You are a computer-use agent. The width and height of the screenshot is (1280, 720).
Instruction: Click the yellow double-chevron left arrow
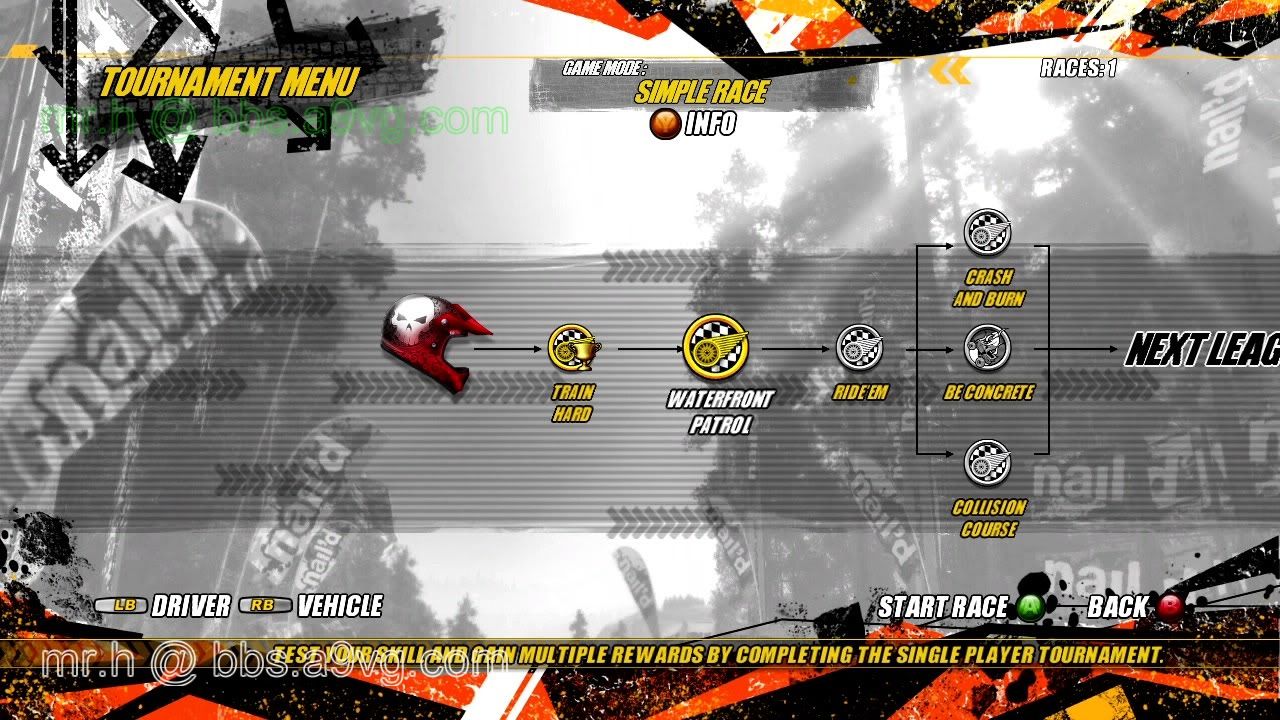pos(950,70)
